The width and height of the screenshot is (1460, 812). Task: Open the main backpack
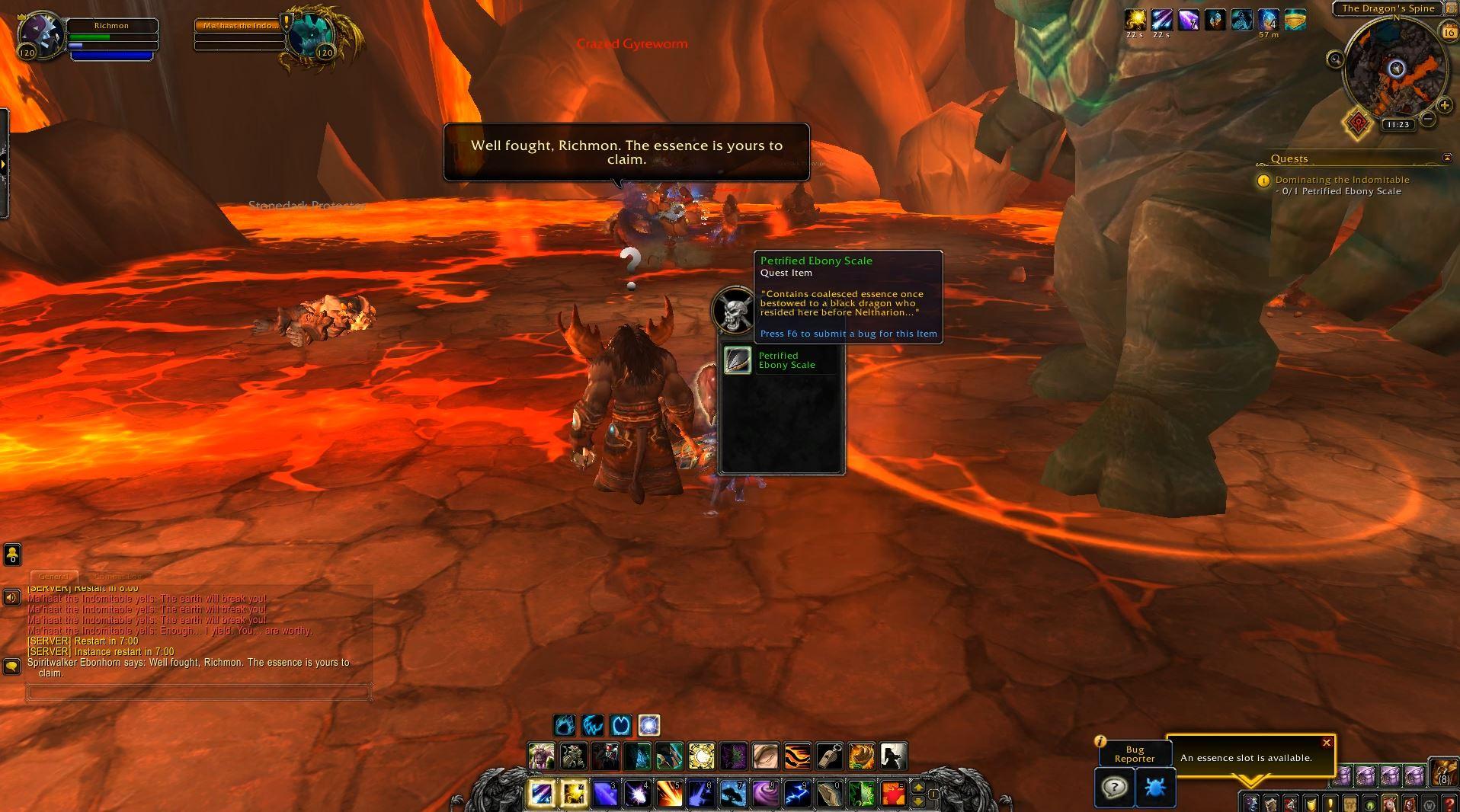coord(1442,772)
